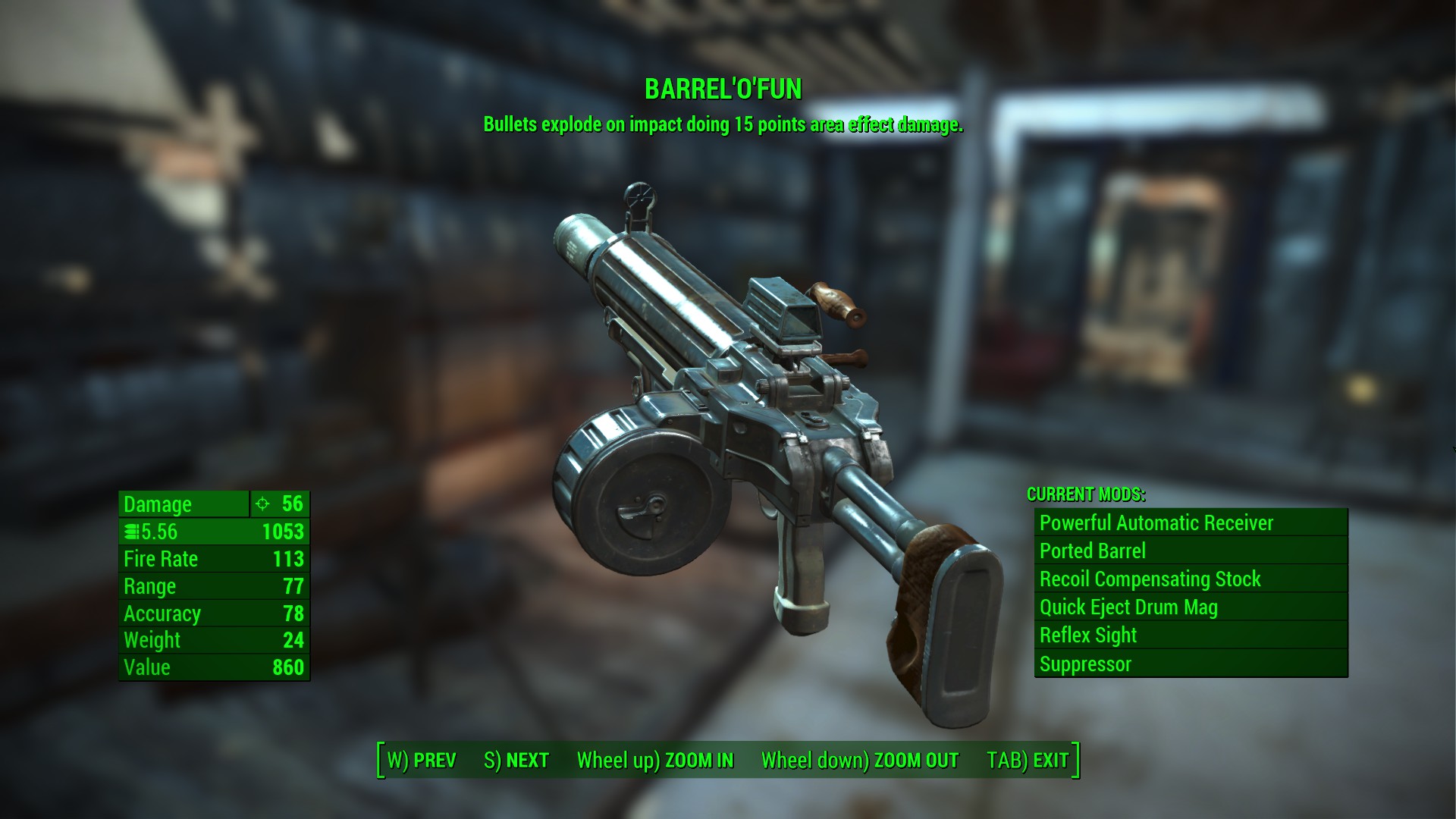Choose ZOOM OUT in the bottom bar
1456x819 pixels.
[x=860, y=761]
